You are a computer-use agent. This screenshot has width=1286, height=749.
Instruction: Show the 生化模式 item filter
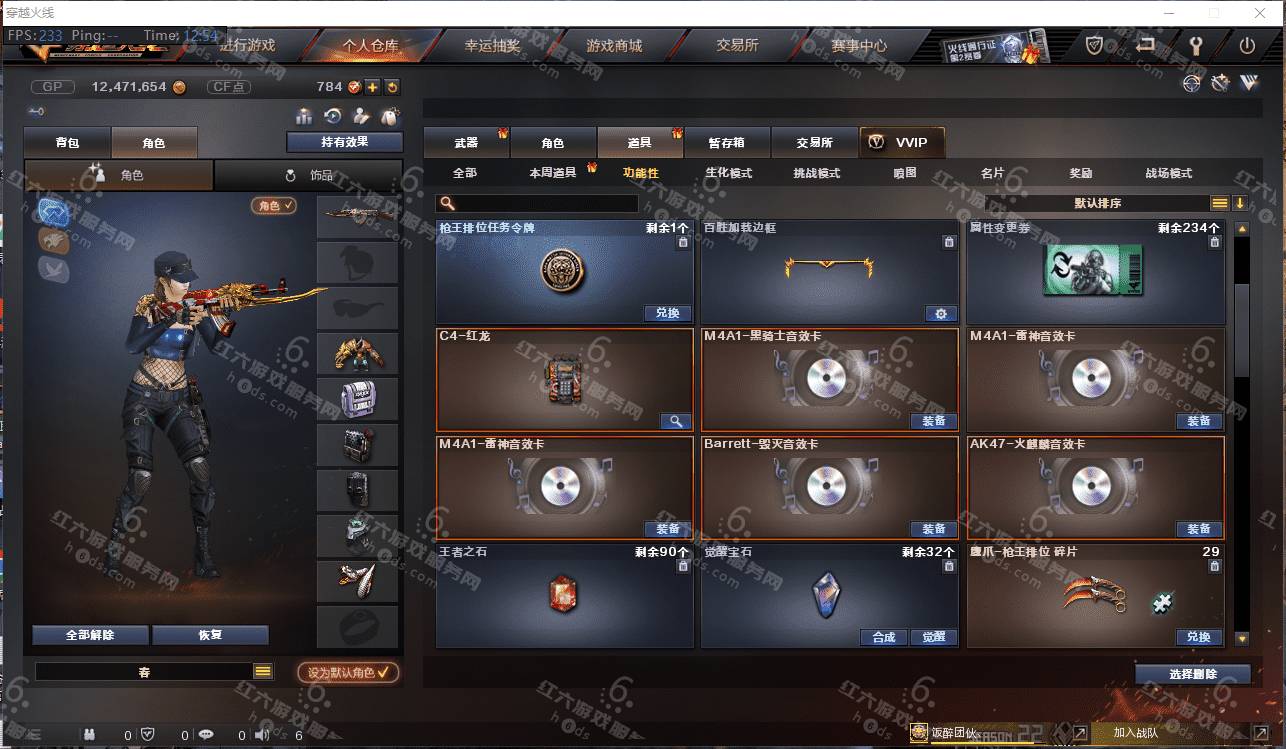728,173
